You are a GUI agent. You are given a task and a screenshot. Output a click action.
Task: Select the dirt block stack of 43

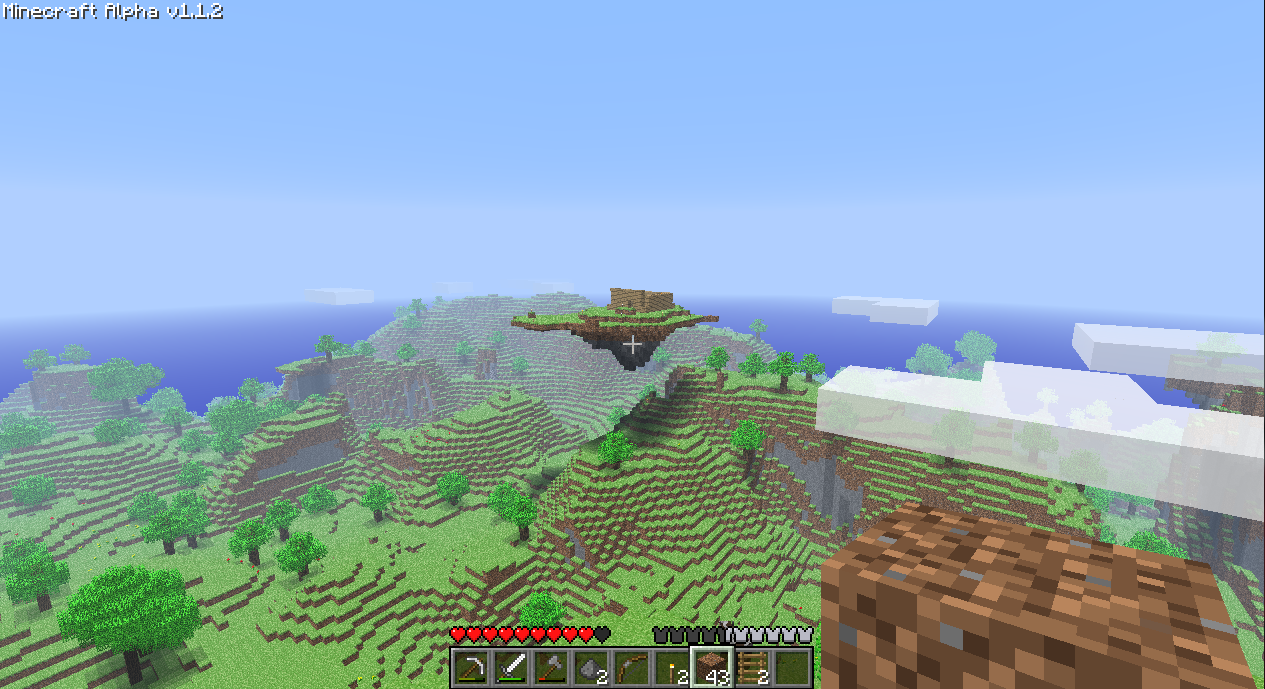(x=712, y=667)
